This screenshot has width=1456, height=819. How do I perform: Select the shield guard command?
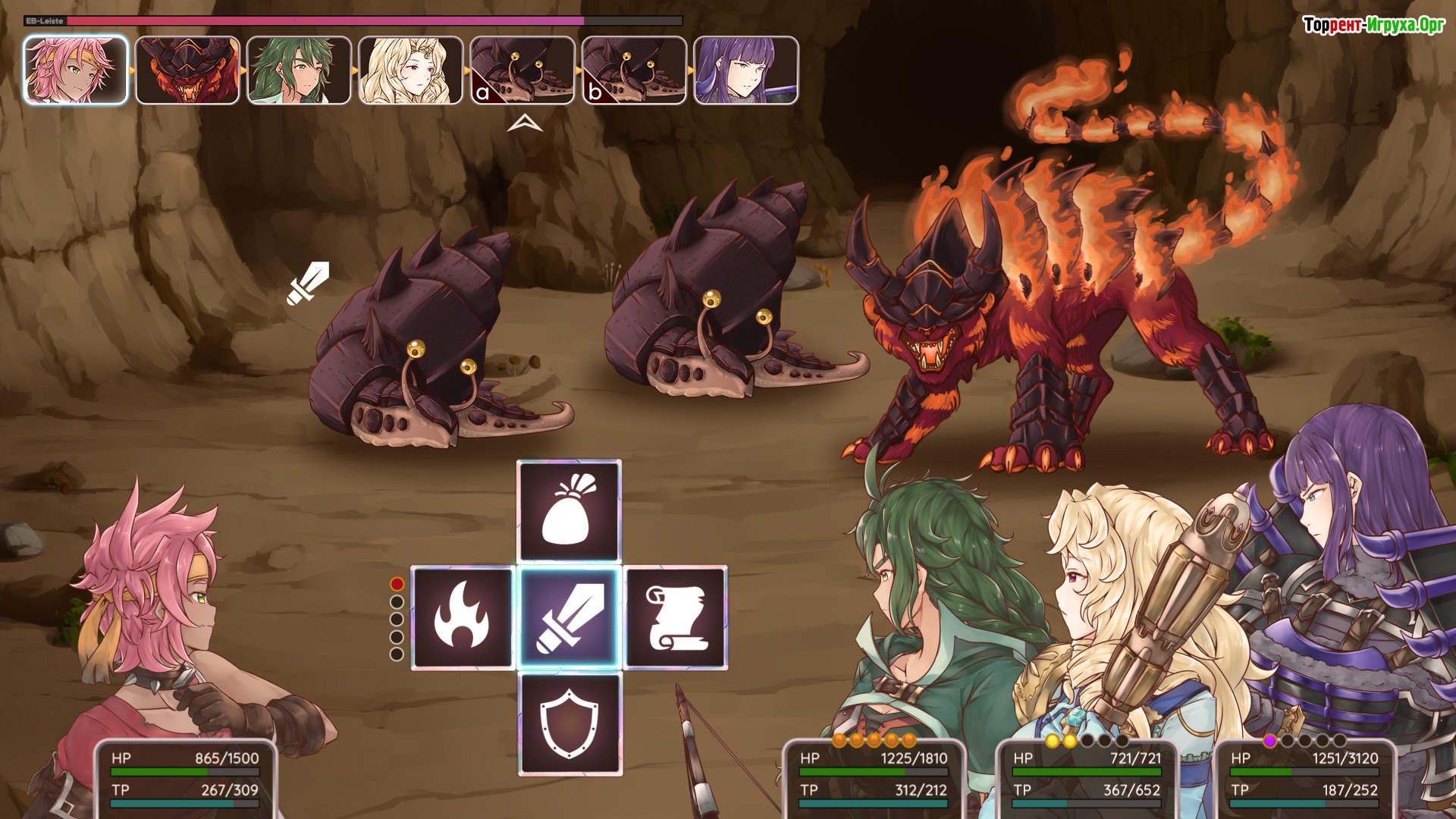569,723
